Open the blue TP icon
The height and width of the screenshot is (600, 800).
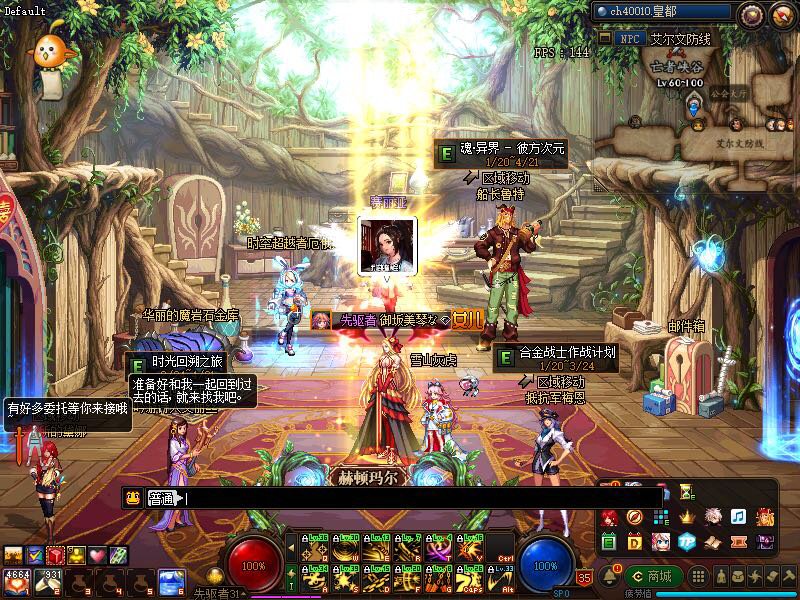(x=686, y=541)
